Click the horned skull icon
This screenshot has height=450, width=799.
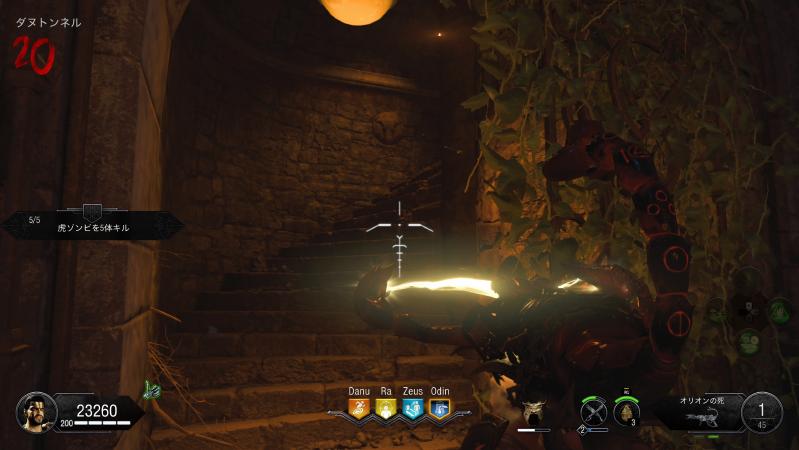(533, 410)
